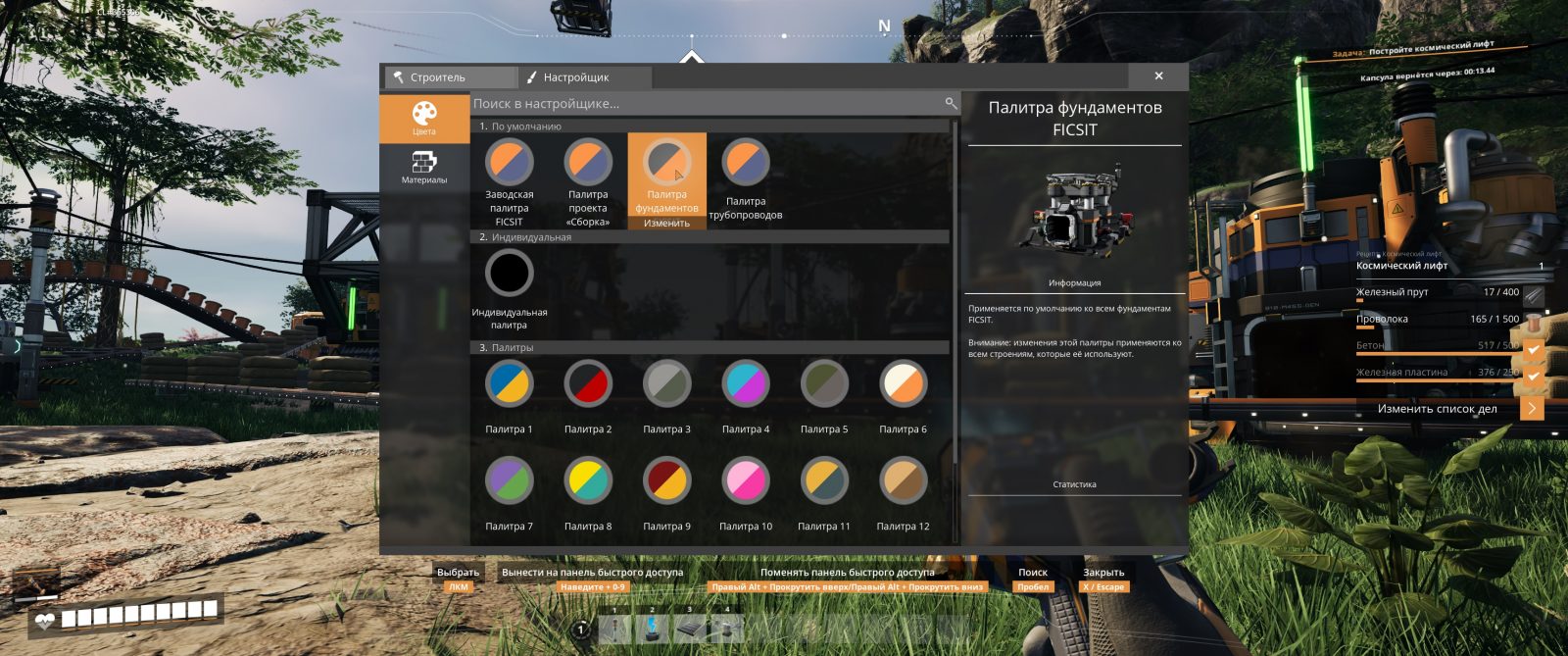
Task: Choose the Заводская палитра FICSIT swatch
Action: (510, 163)
